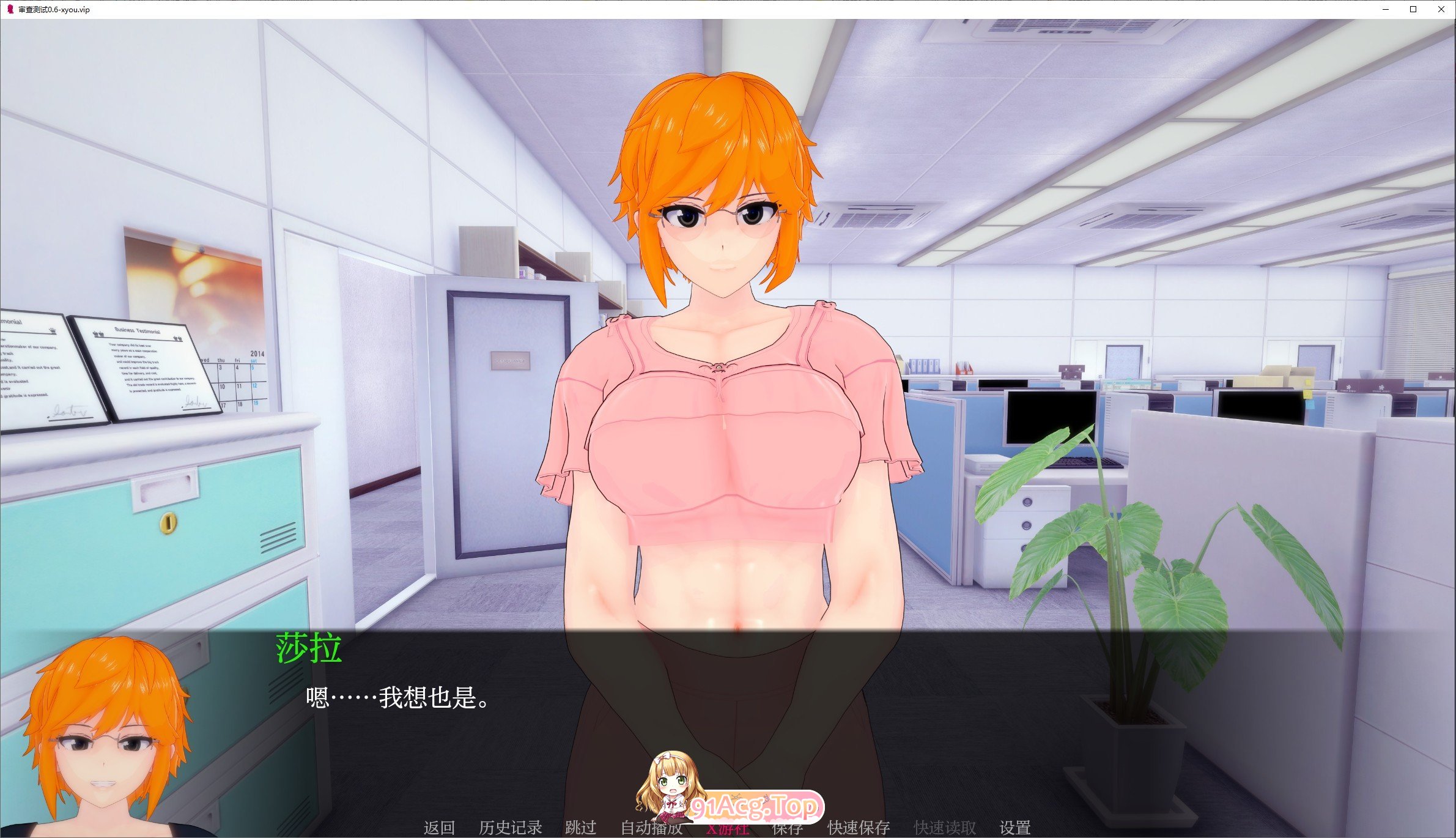Click the 快速保存 quick save option
This screenshot has height=838, width=1456.
(859, 827)
